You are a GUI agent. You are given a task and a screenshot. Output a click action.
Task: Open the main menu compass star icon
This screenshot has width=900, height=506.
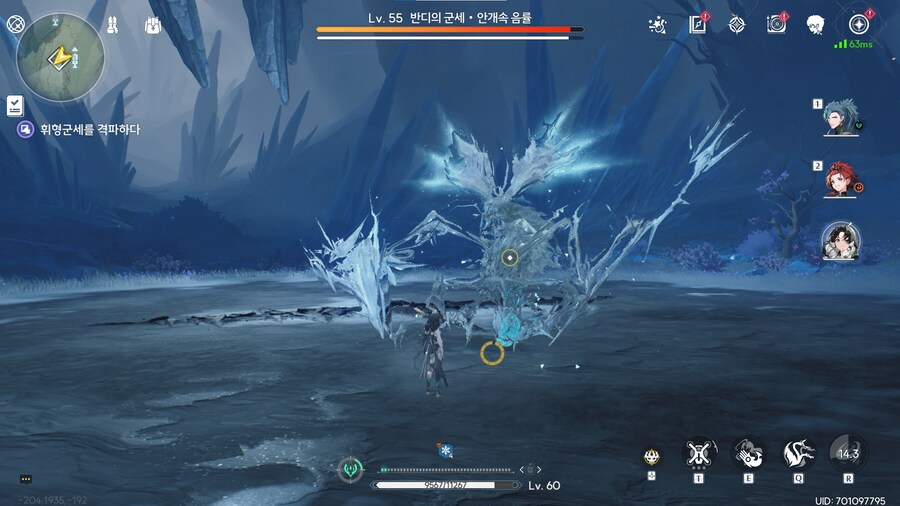(x=857, y=25)
